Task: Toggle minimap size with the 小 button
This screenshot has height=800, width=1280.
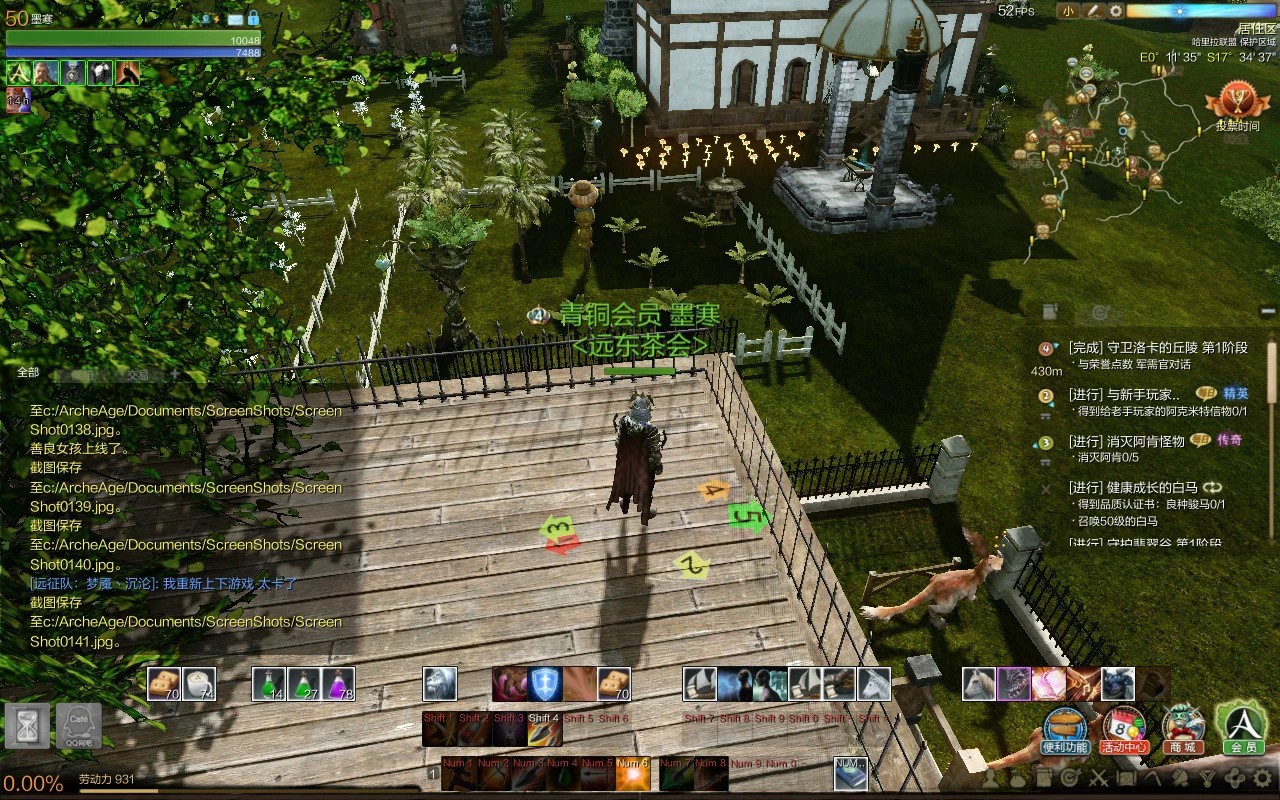Action: 1068,11
